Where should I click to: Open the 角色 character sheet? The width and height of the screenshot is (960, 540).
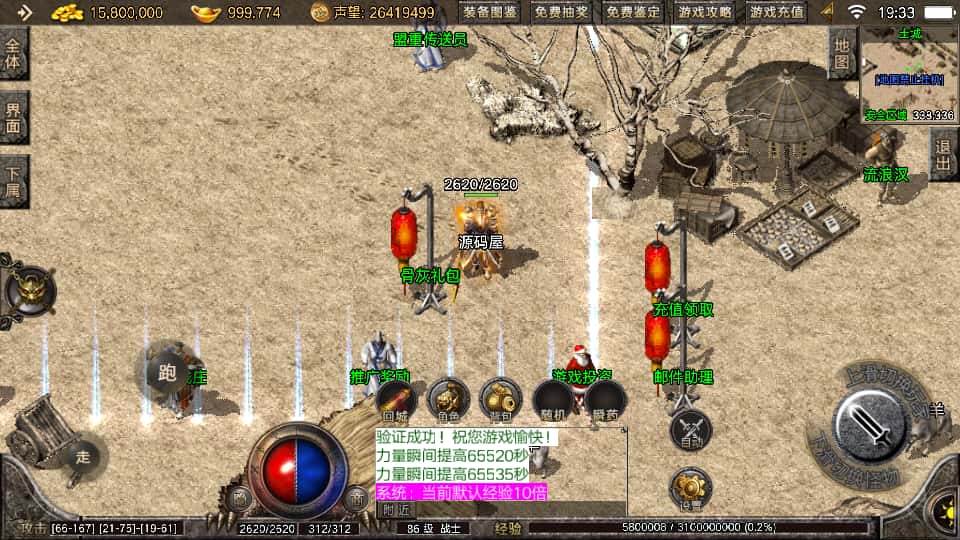(x=448, y=400)
